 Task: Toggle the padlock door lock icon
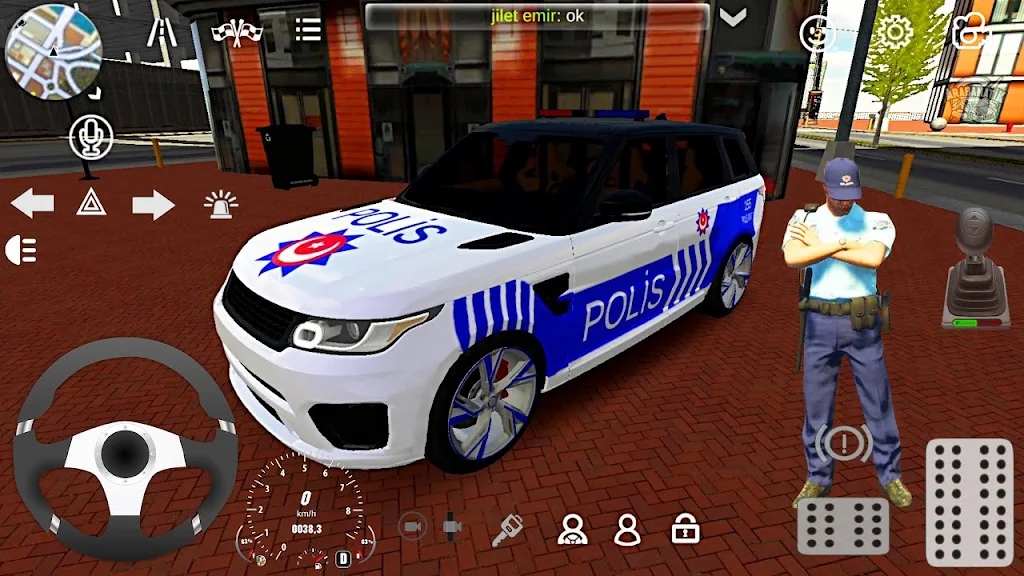[685, 528]
